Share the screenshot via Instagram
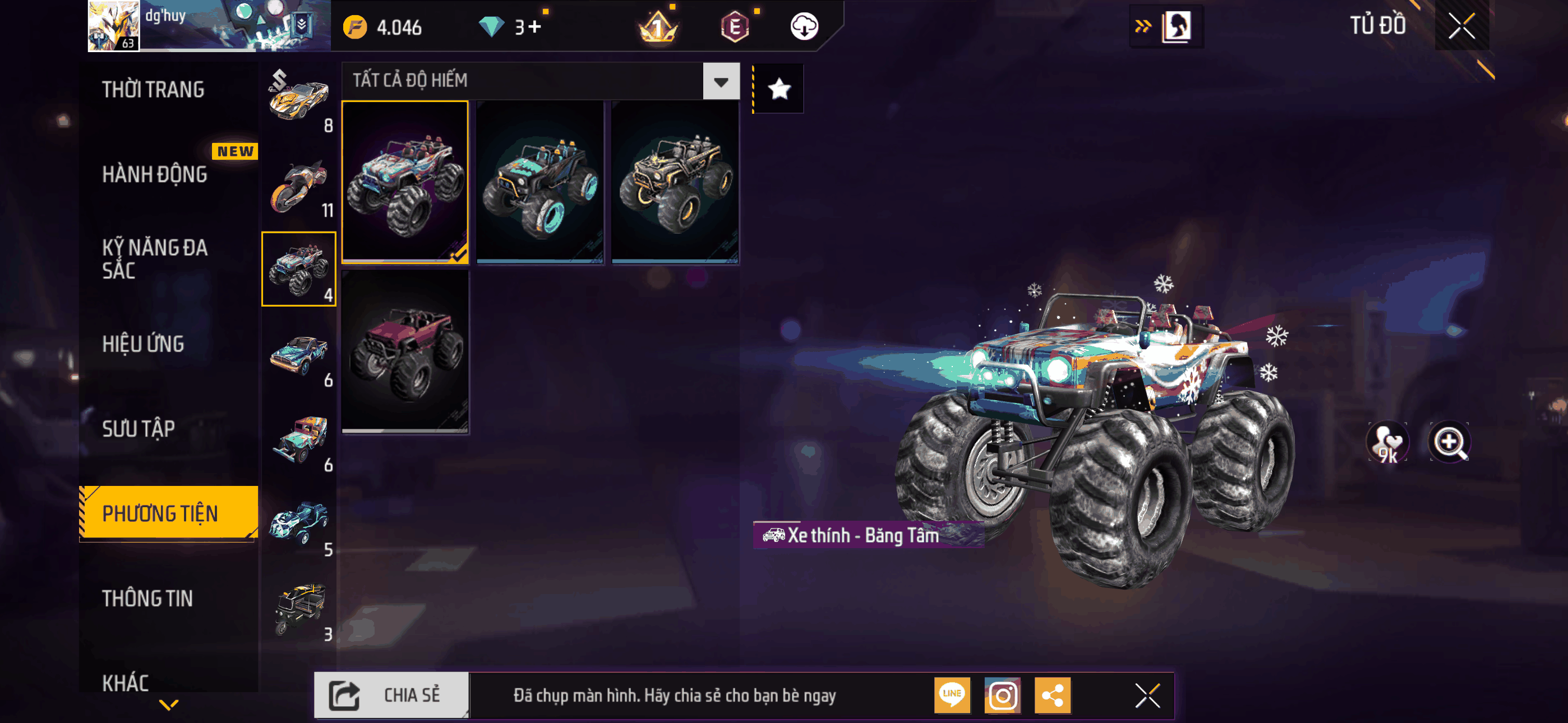The height and width of the screenshot is (723, 1568). point(1002,695)
